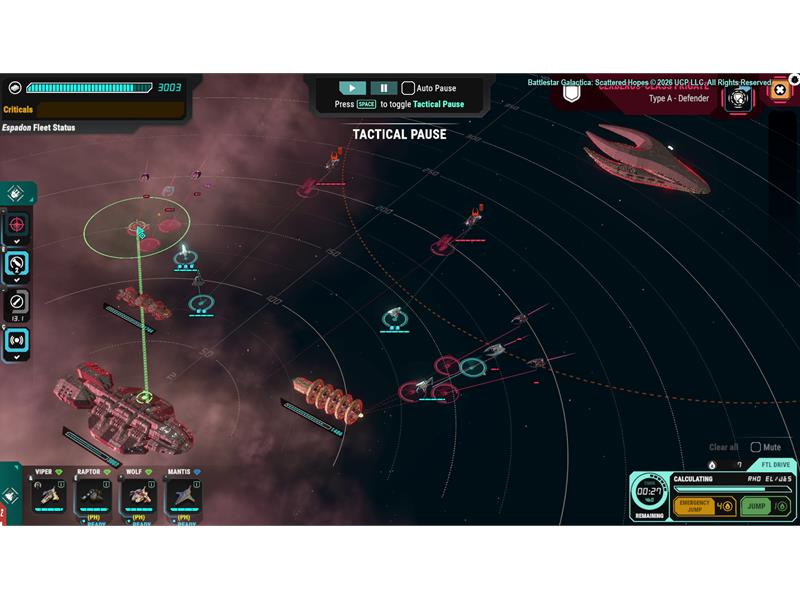Click the slashed-circle ability on cooldown
This screenshot has width=800, height=600.
tap(19, 302)
